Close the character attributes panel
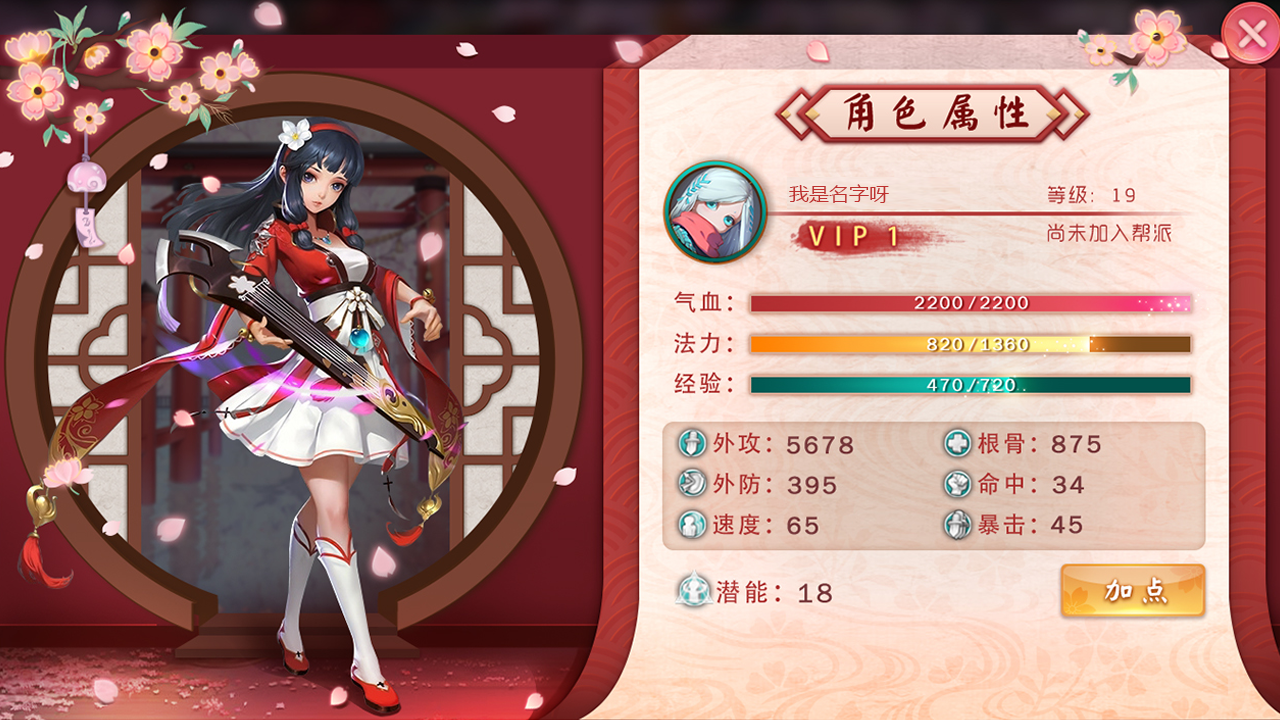 1251,34
